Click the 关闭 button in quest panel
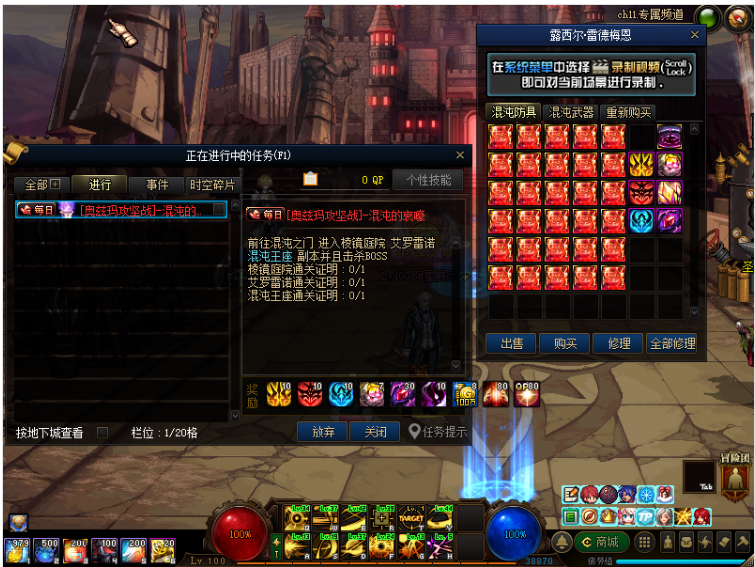Screen dimensions: 755x567 coord(376,432)
